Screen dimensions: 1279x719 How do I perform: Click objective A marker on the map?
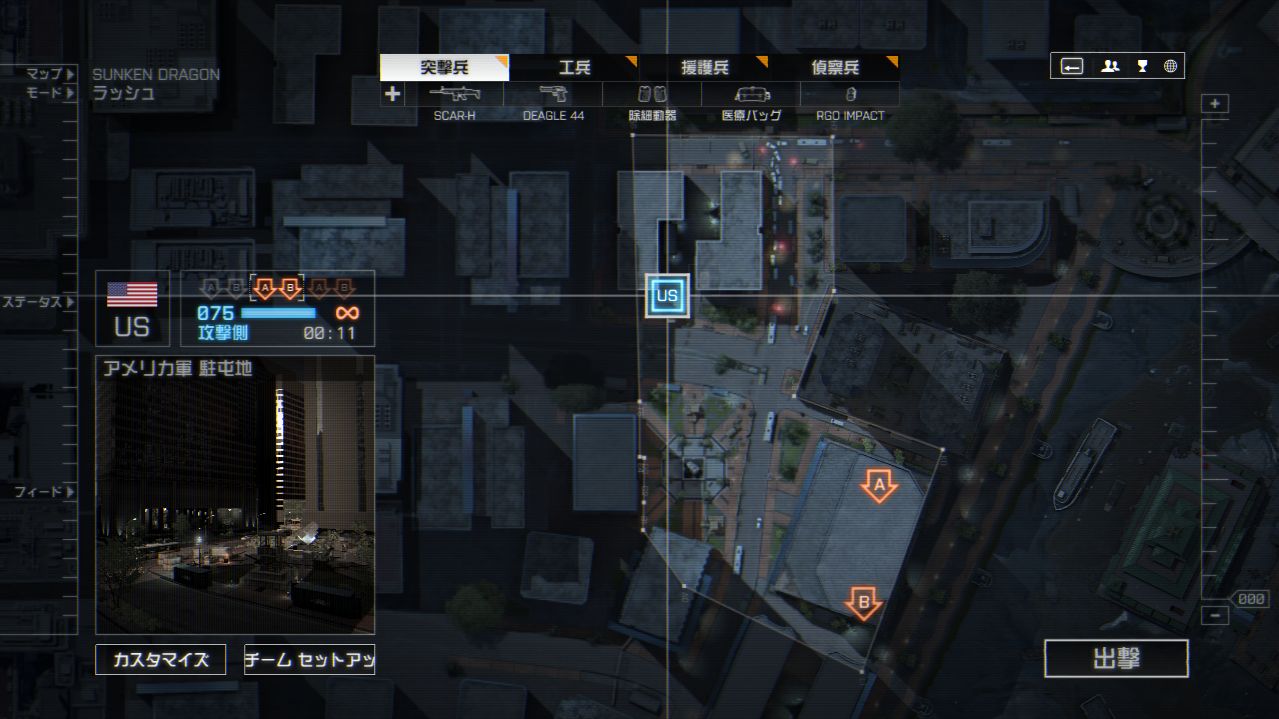[879, 487]
